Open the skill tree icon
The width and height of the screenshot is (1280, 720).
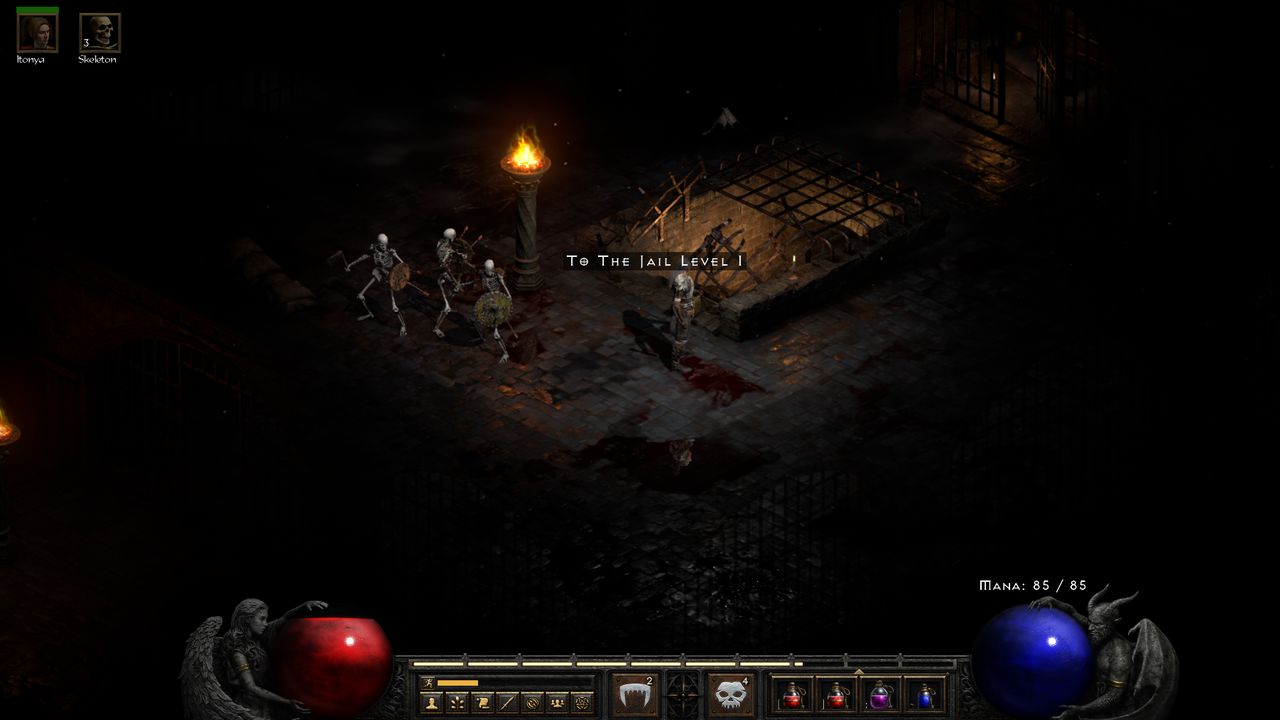coord(456,703)
